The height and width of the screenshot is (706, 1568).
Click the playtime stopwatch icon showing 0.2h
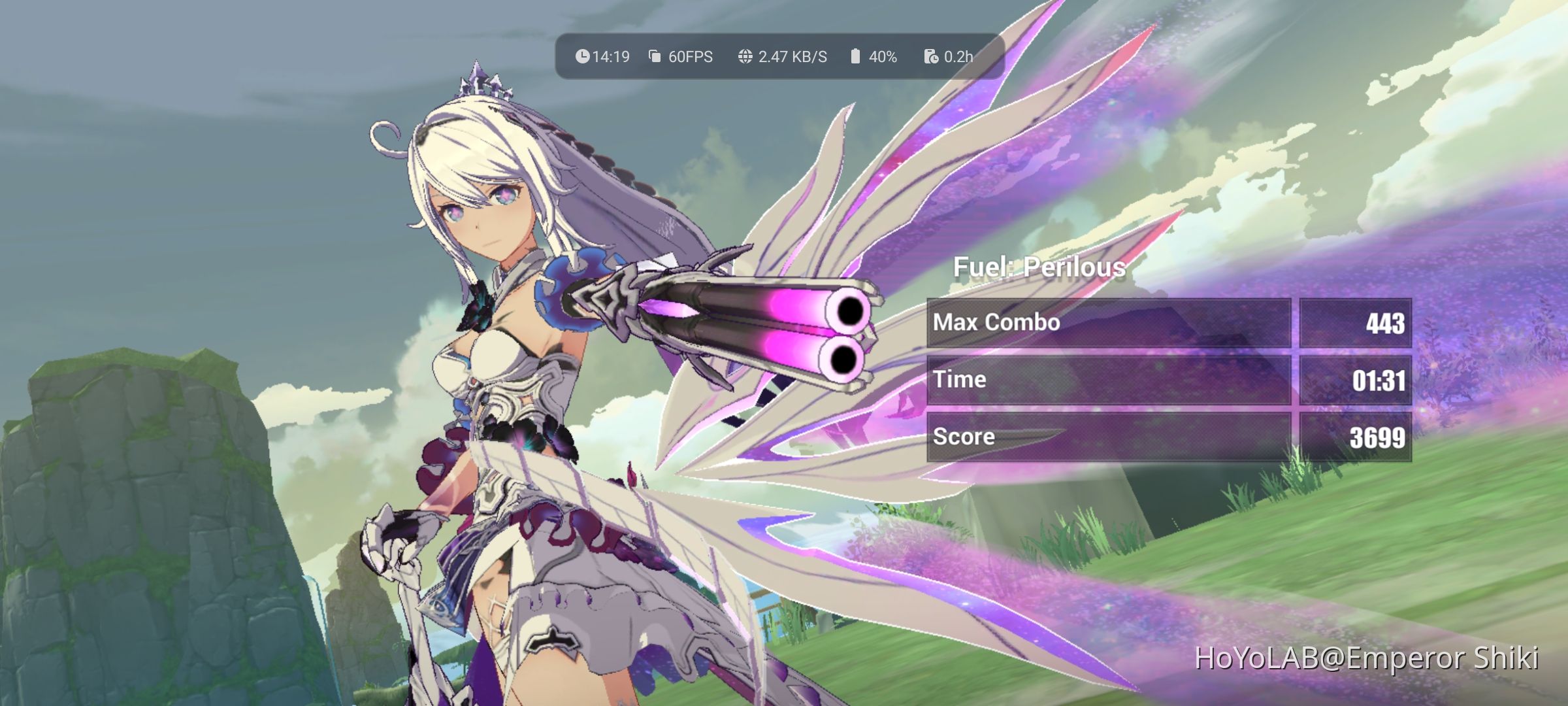click(932, 57)
